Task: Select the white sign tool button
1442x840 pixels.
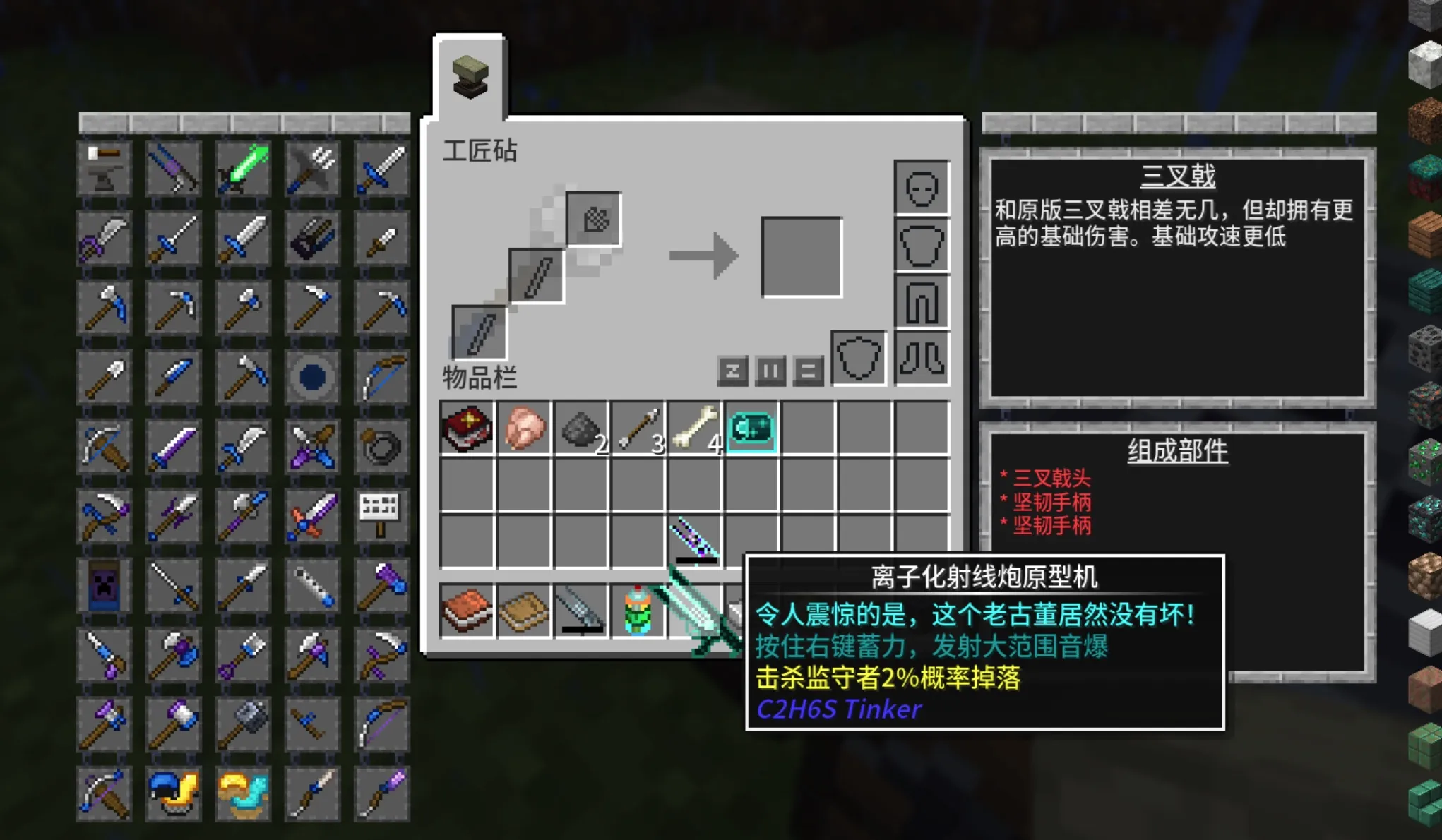Action: 381,515
